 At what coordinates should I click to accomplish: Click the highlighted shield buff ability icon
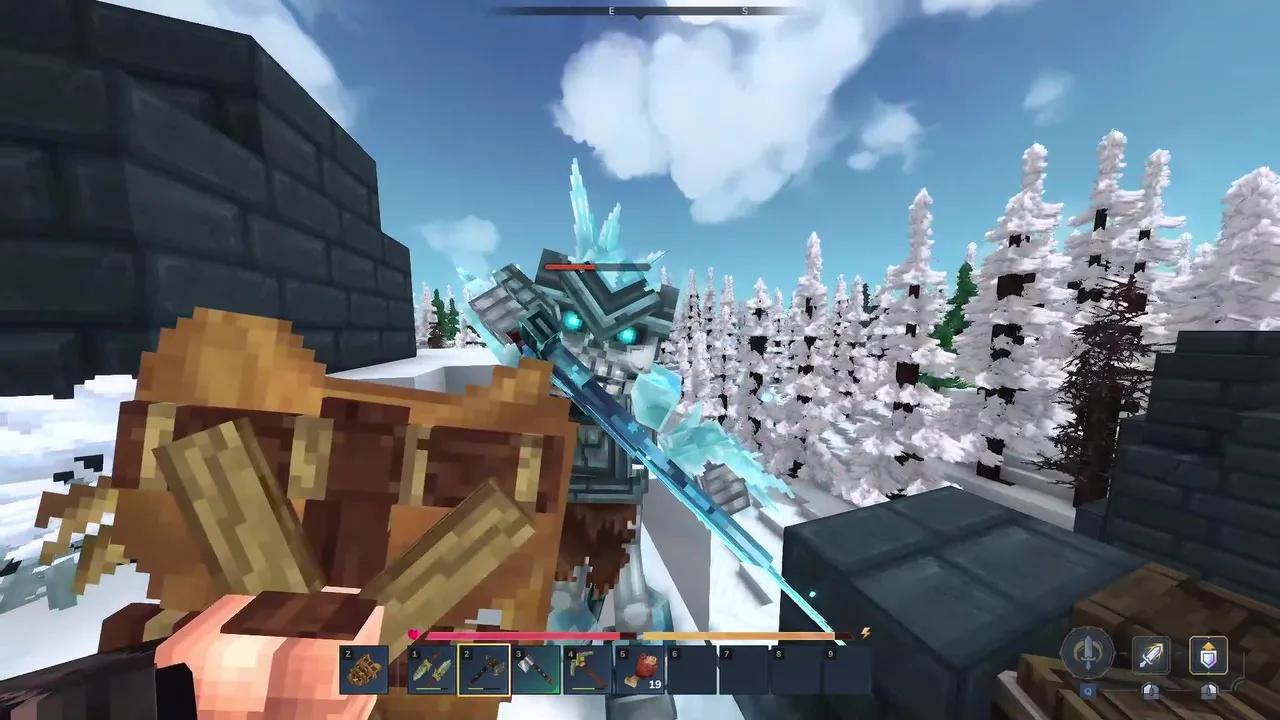(x=1208, y=654)
